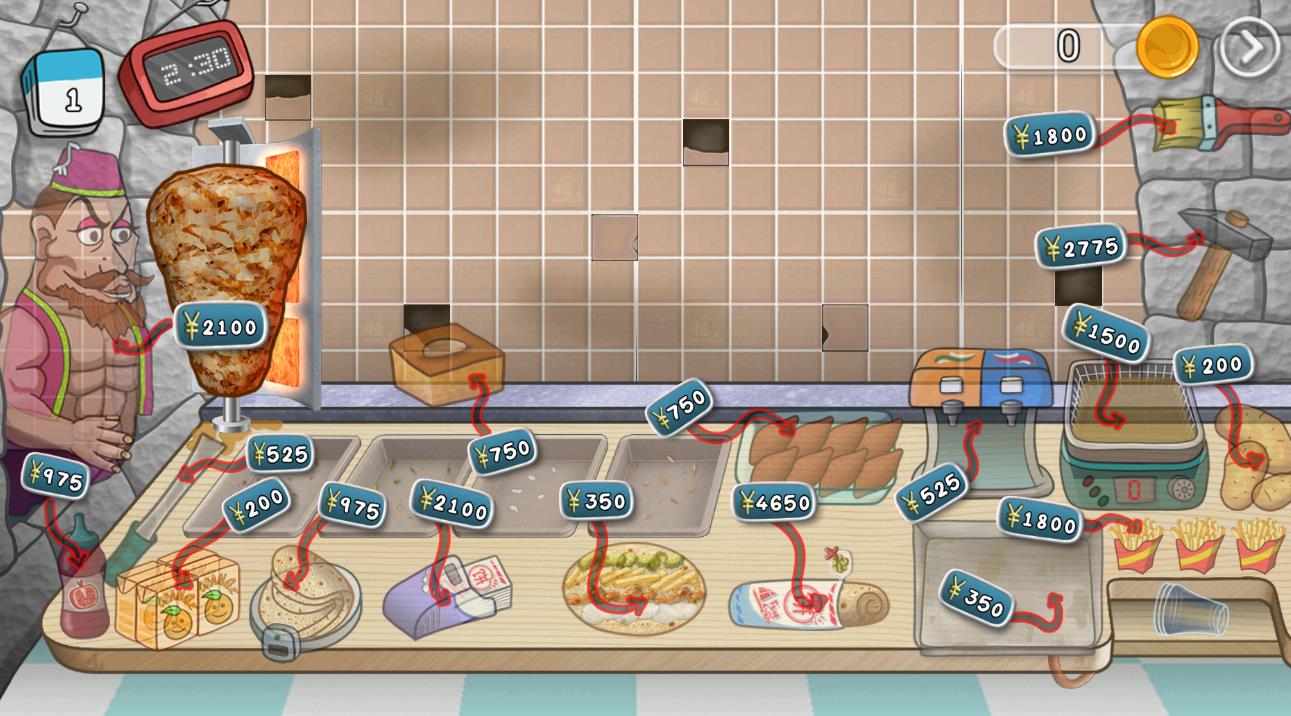Select the ¥200 potatoes price tag
The height and width of the screenshot is (716, 1291).
click(x=1212, y=365)
